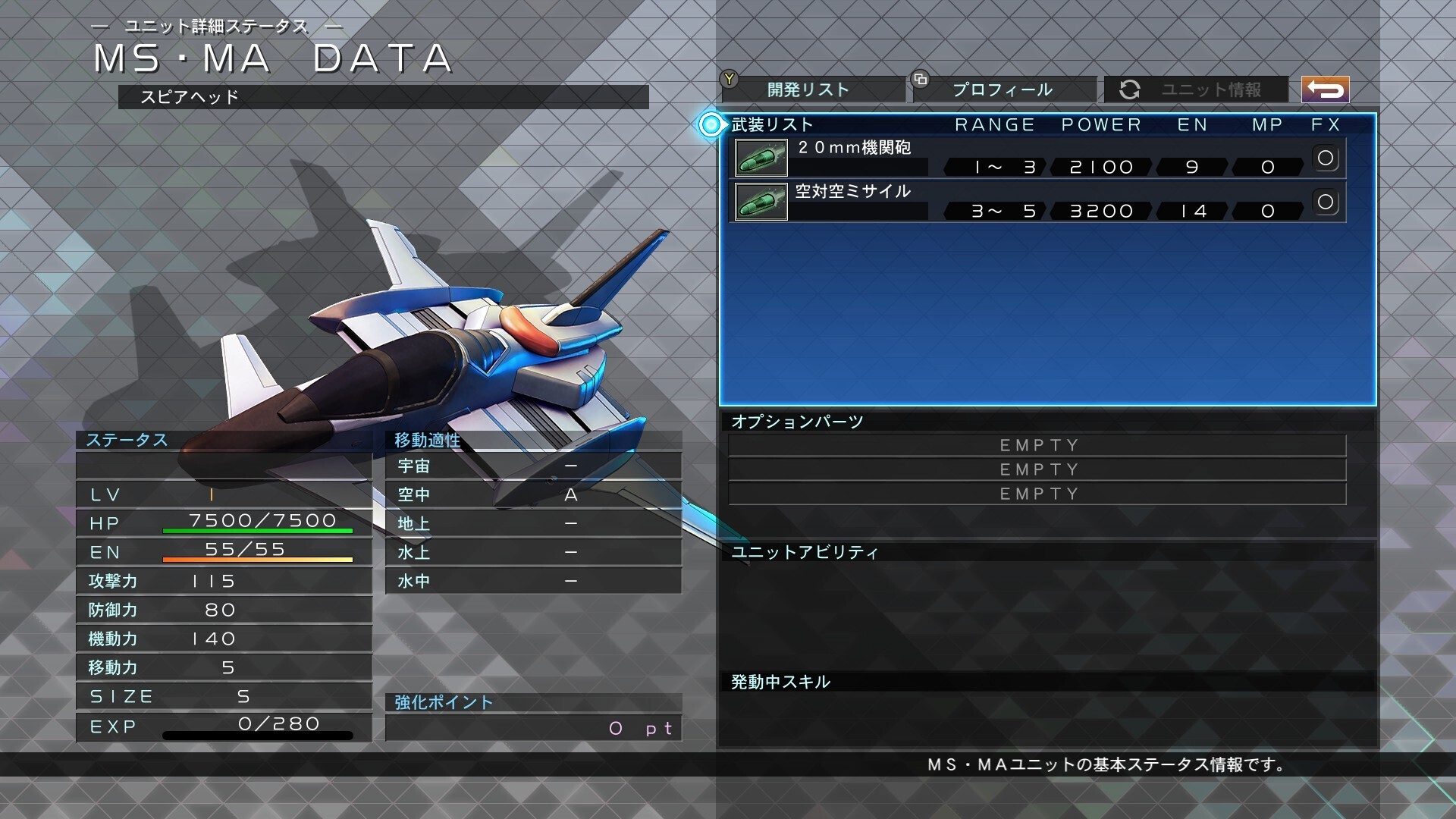The width and height of the screenshot is (1456, 819).
Task: Switch to ユニット情報 unit info
Action: 1197,89
